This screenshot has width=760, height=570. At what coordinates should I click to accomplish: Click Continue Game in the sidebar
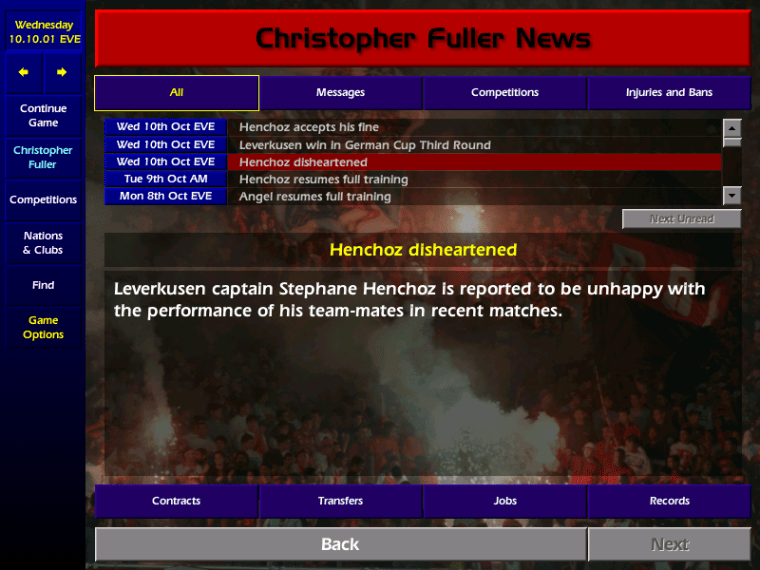(43, 115)
